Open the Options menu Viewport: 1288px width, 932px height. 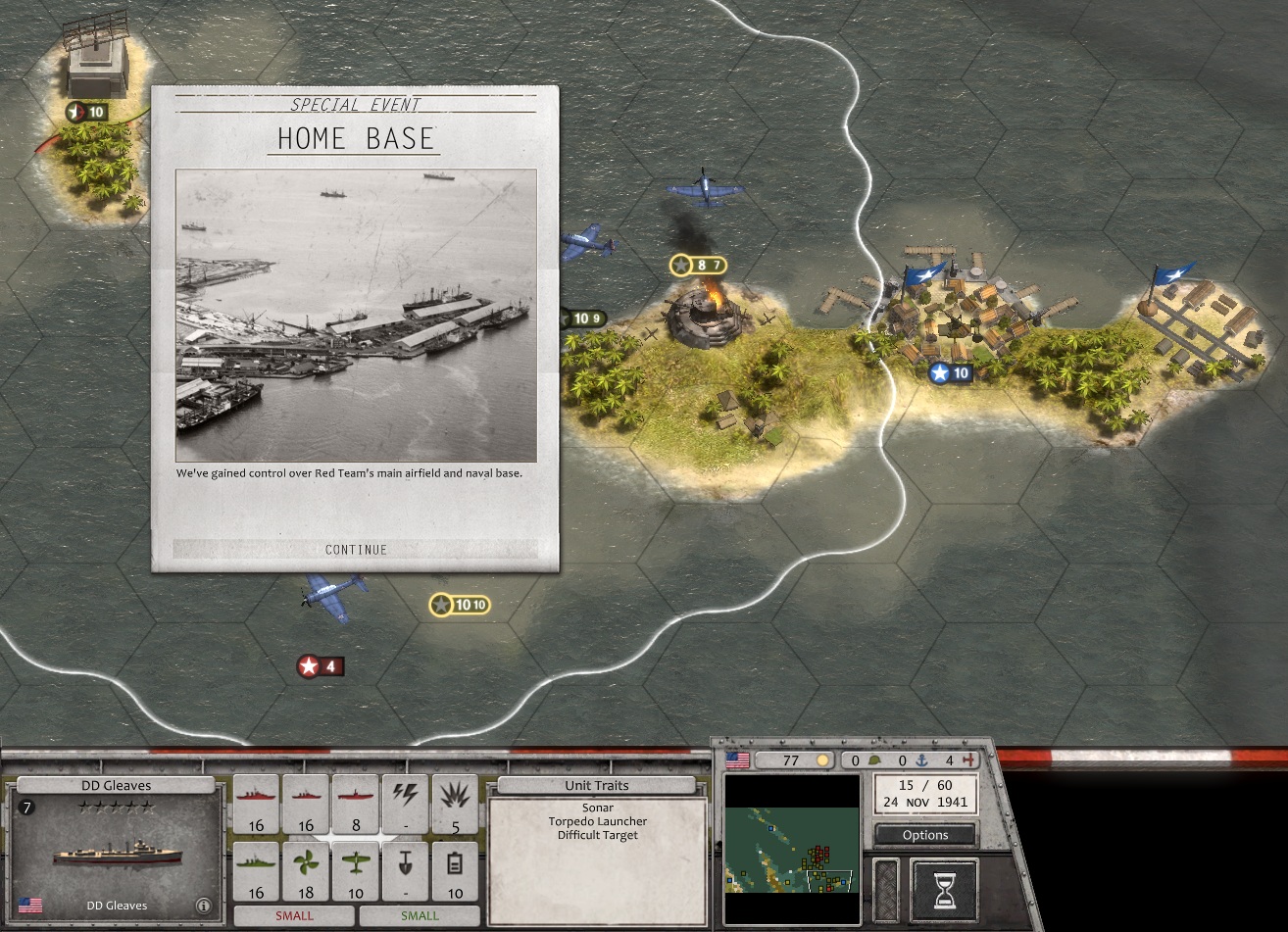coord(924,835)
